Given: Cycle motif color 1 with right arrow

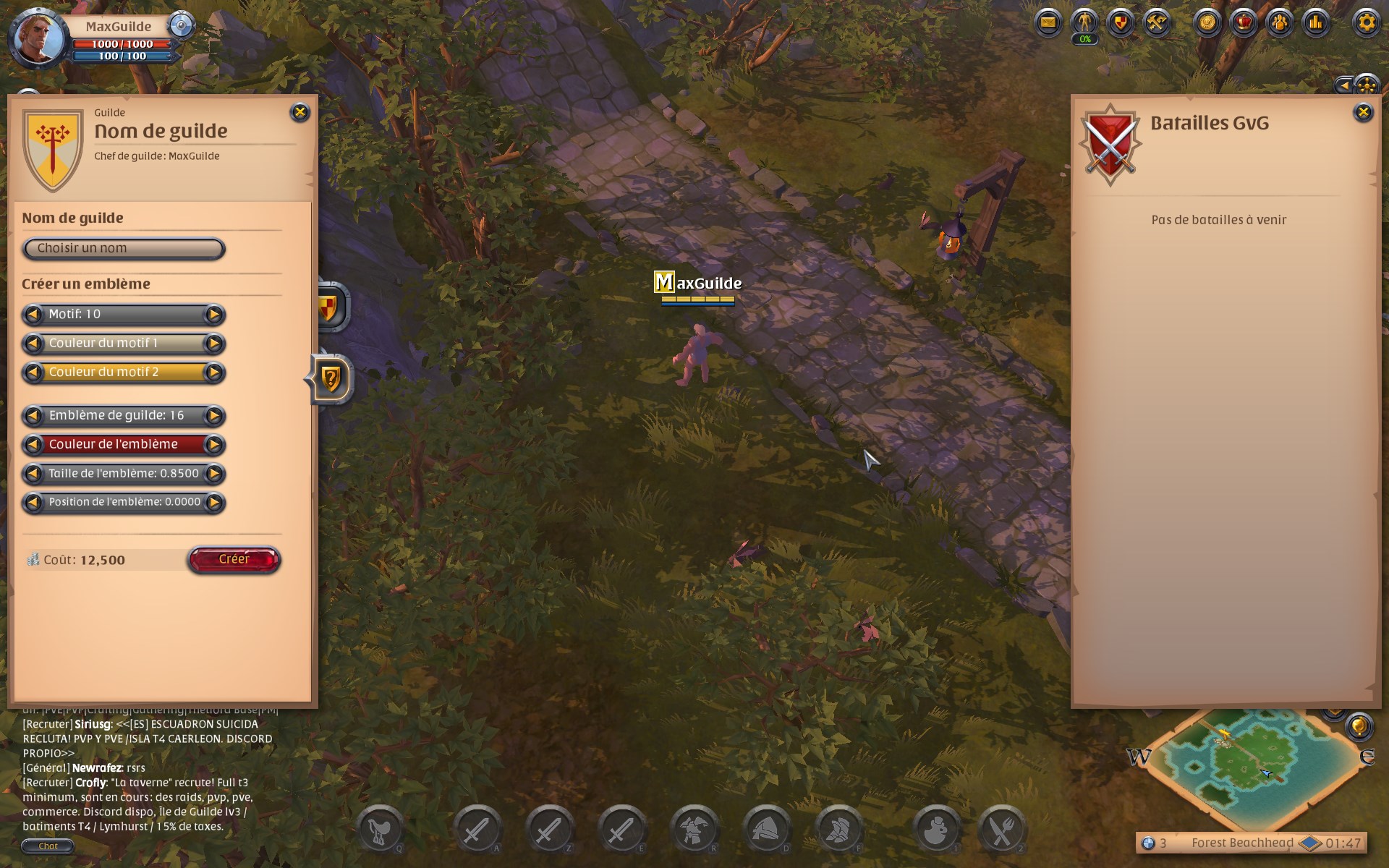Looking at the screenshot, I should click(214, 344).
